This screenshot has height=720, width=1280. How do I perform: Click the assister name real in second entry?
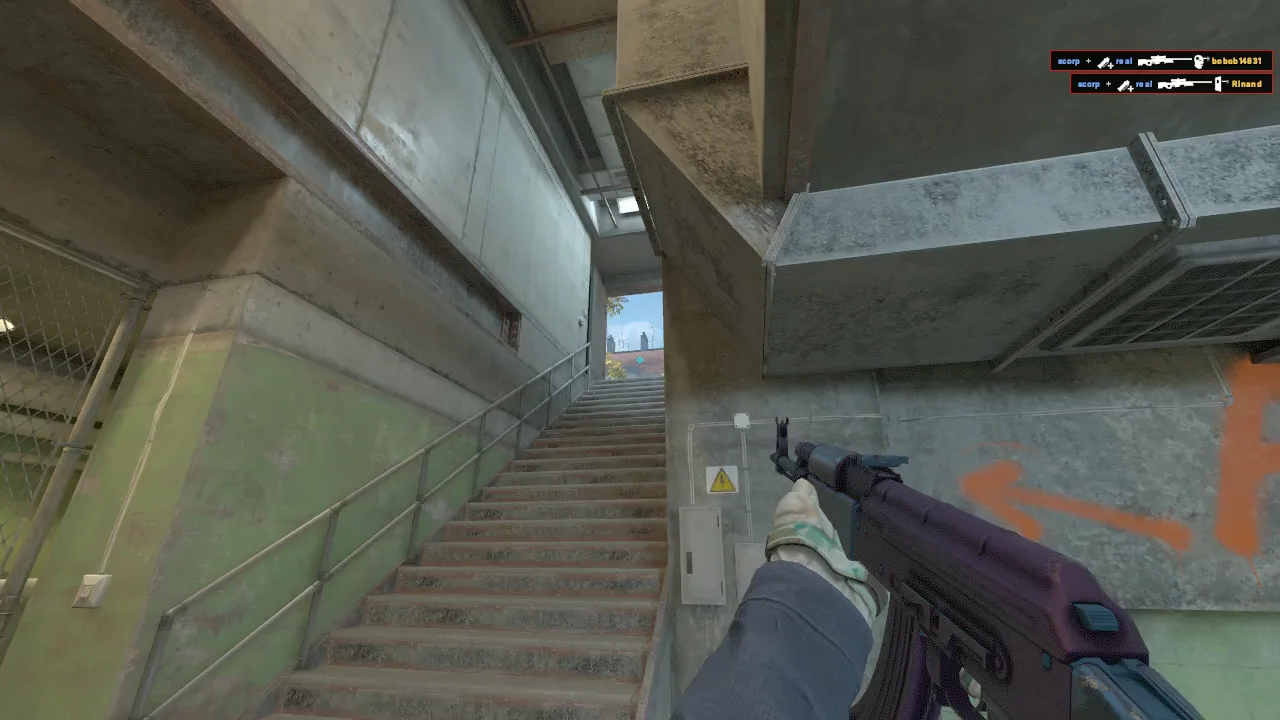click(x=1143, y=84)
